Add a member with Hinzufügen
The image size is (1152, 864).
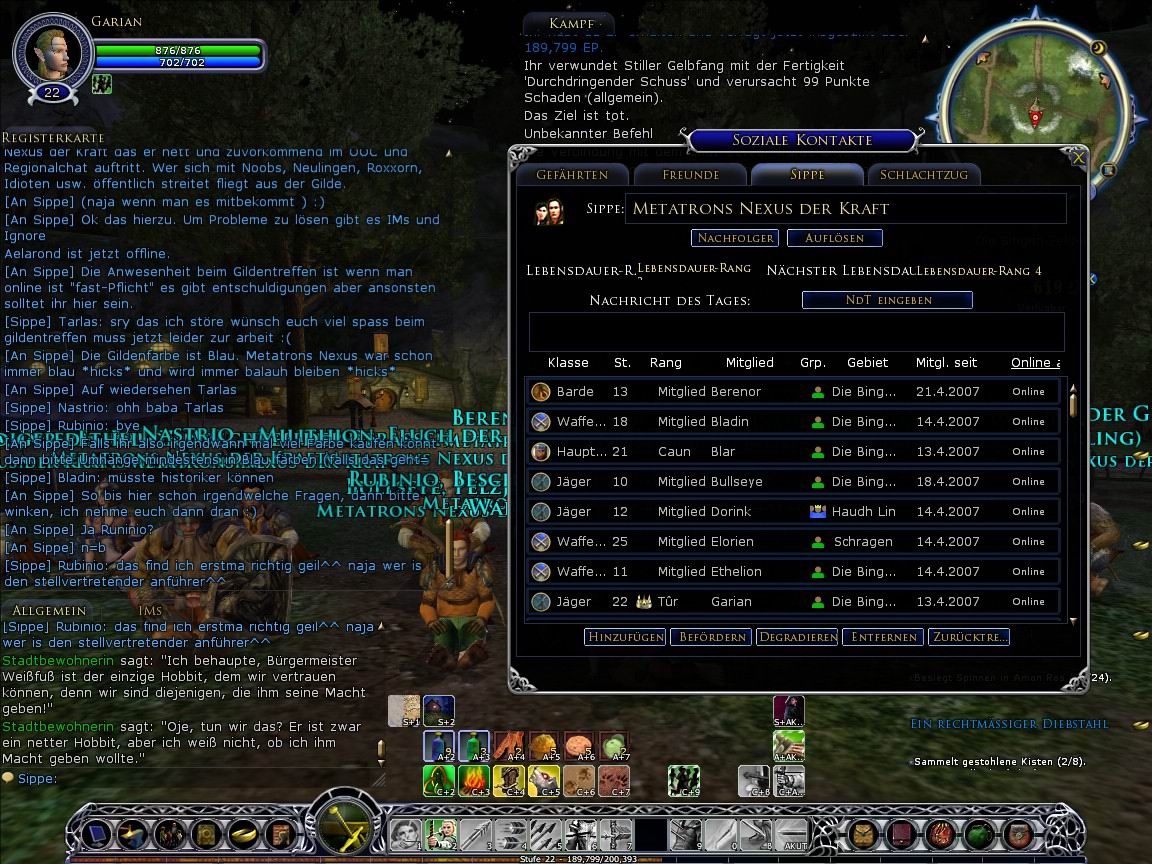tap(625, 637)
